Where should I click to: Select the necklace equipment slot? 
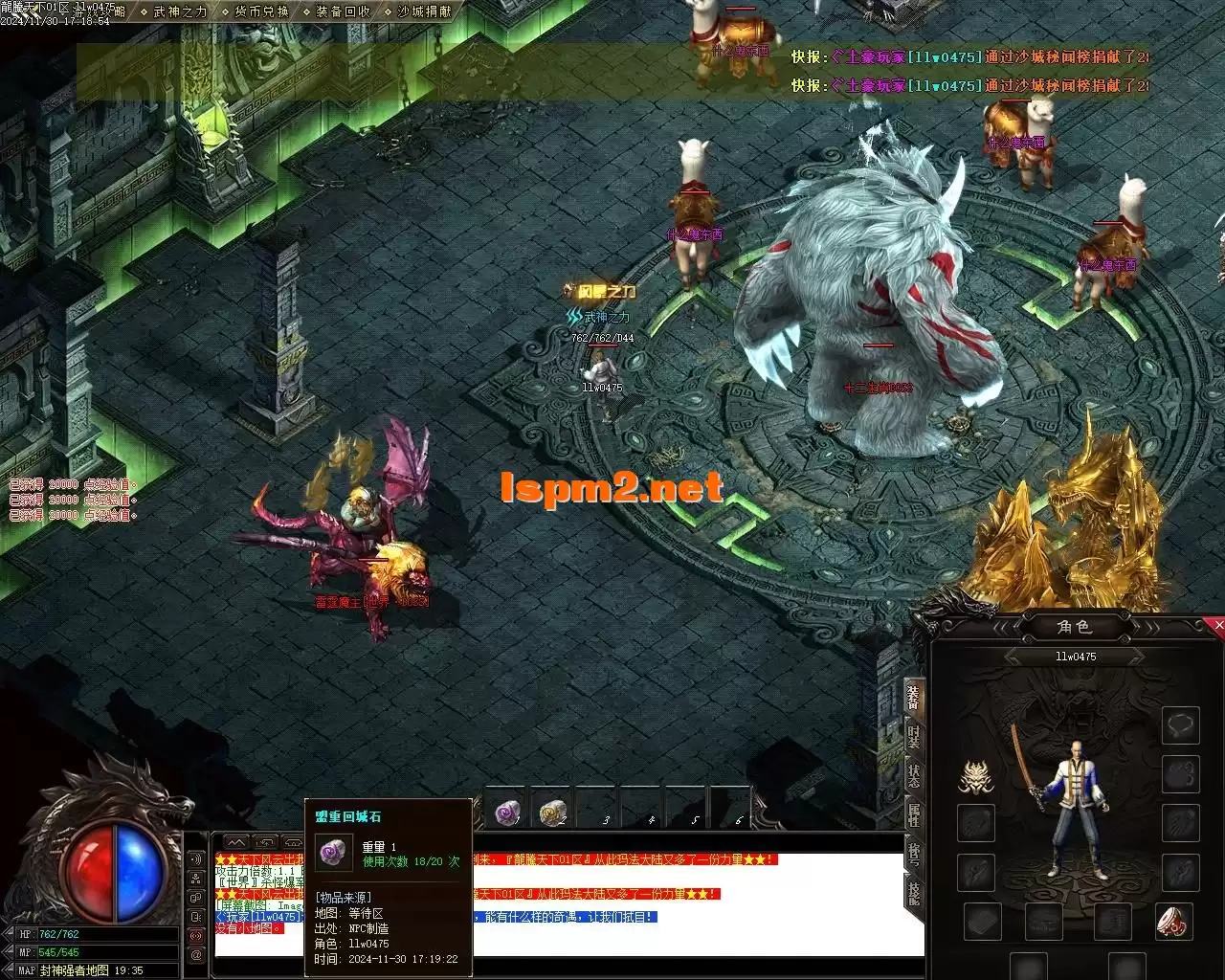(1181, 725)
